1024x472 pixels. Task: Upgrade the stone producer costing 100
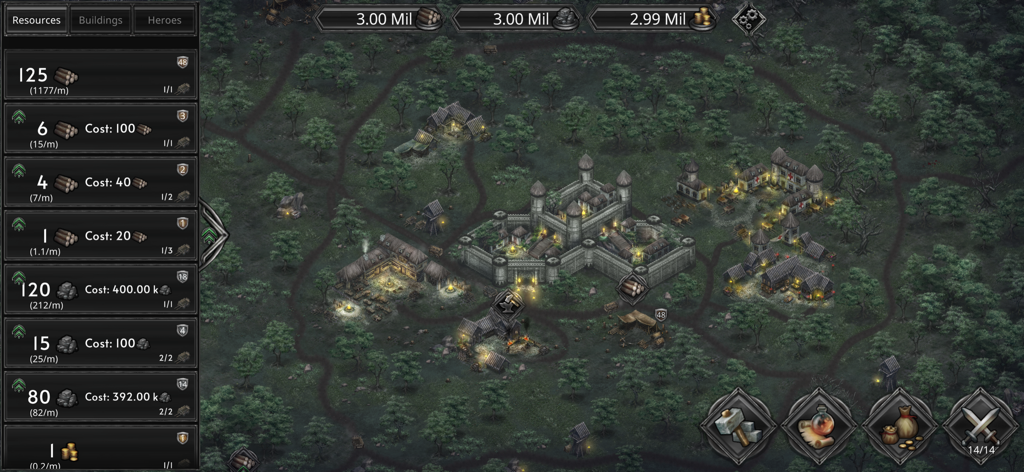click(18, 331)
